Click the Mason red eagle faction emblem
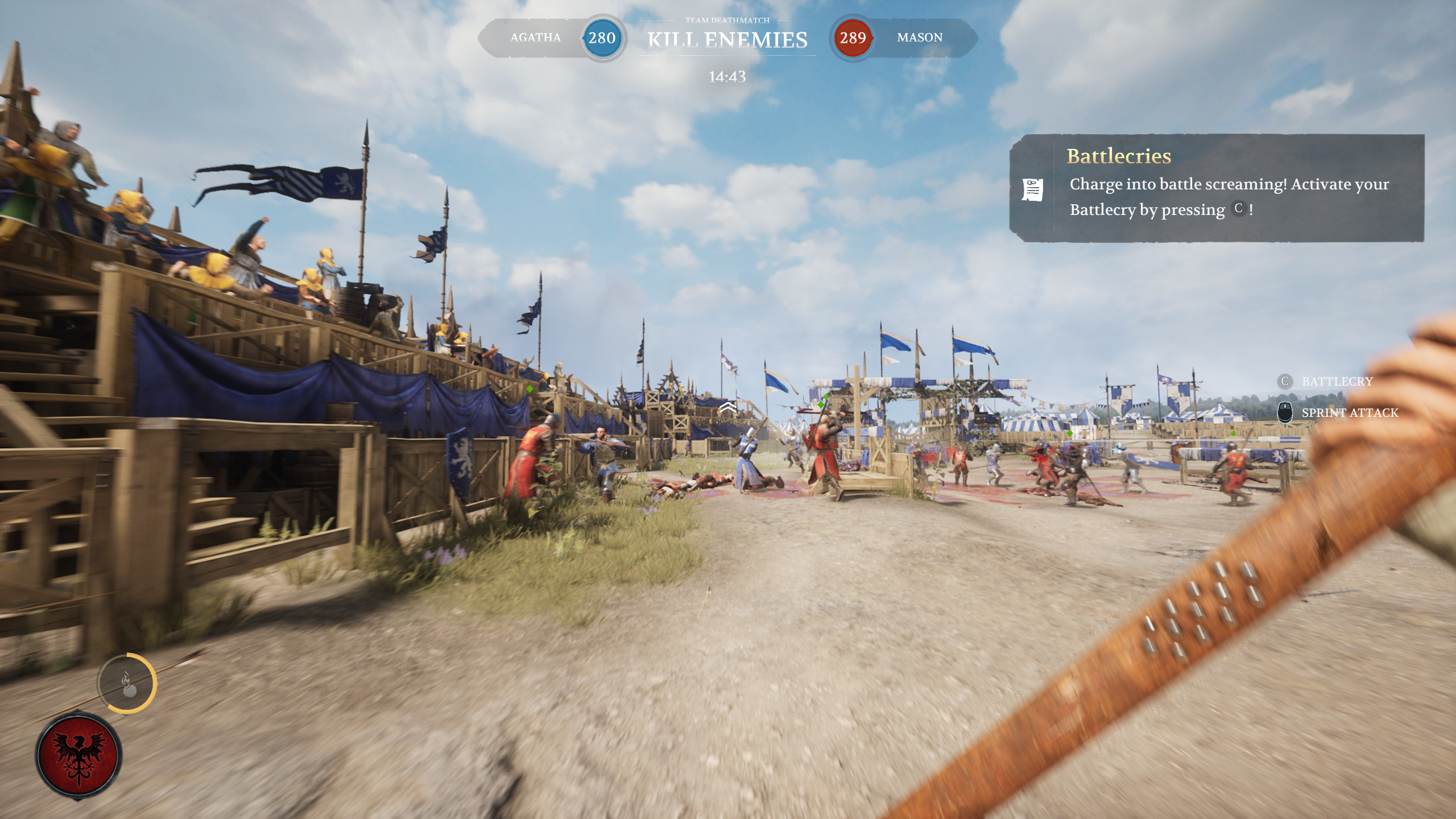This screenshot has width=1456, height=819. pos(78,755)
